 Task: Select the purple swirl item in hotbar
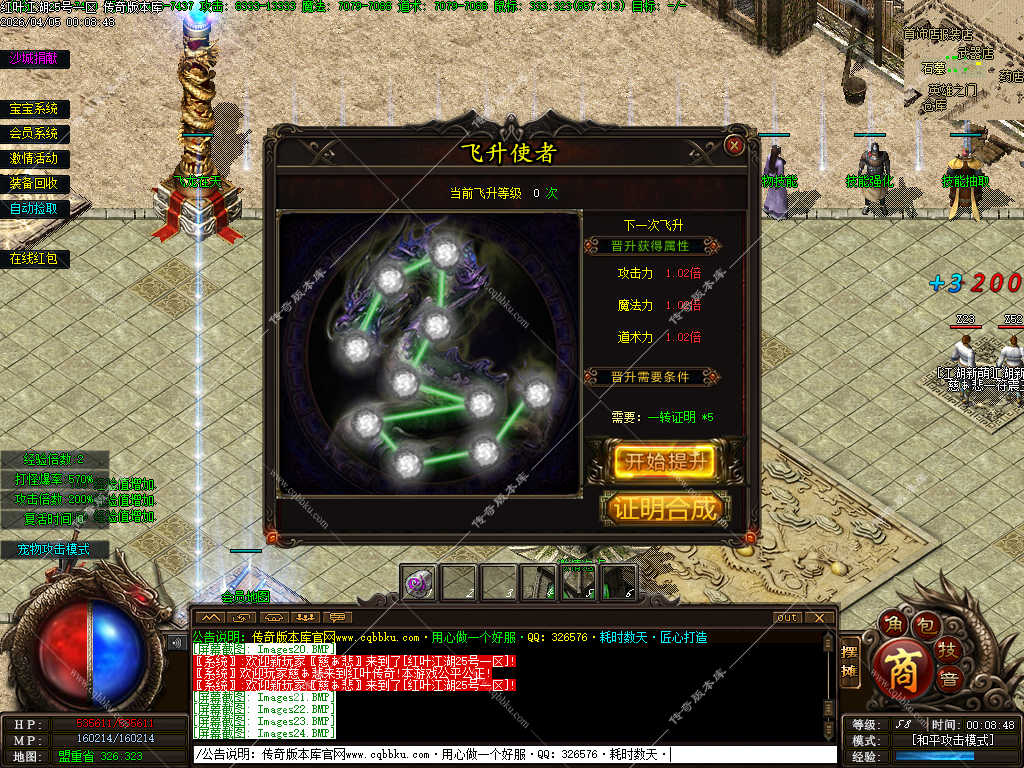[x=419, y=582]
